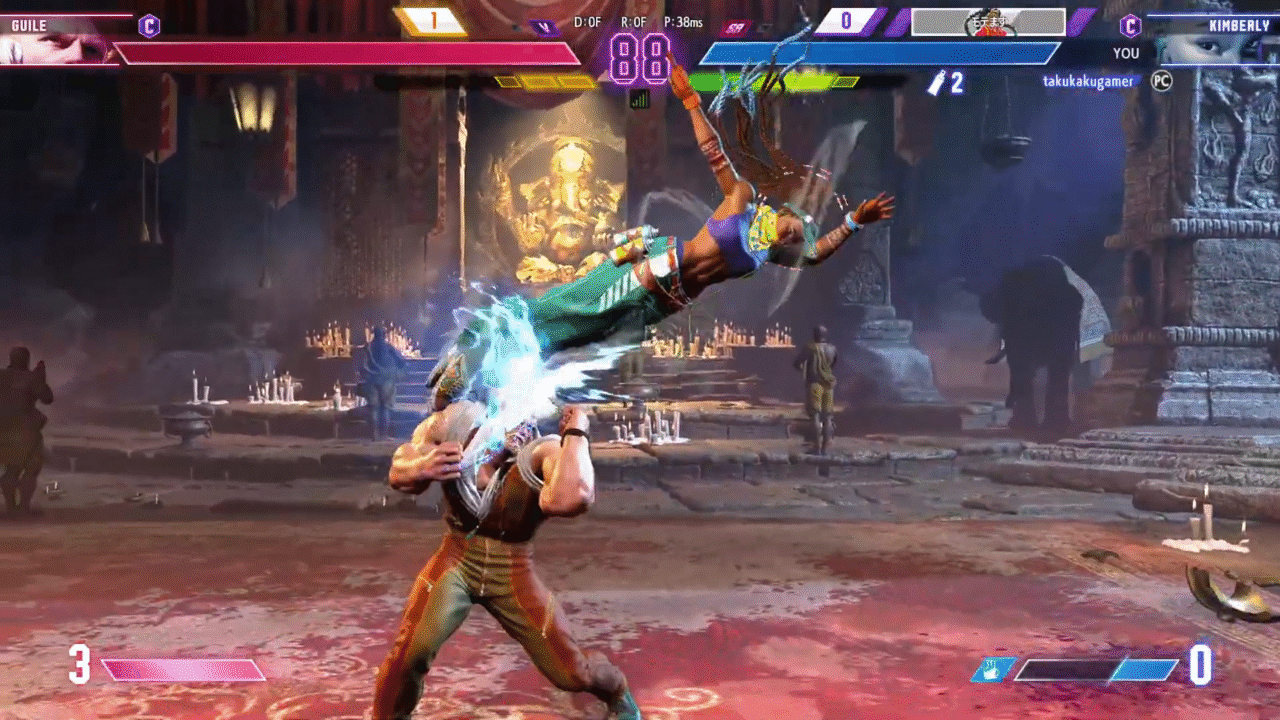Click the connection signal strength icon
1280x720 pixels.
point(639,99)
